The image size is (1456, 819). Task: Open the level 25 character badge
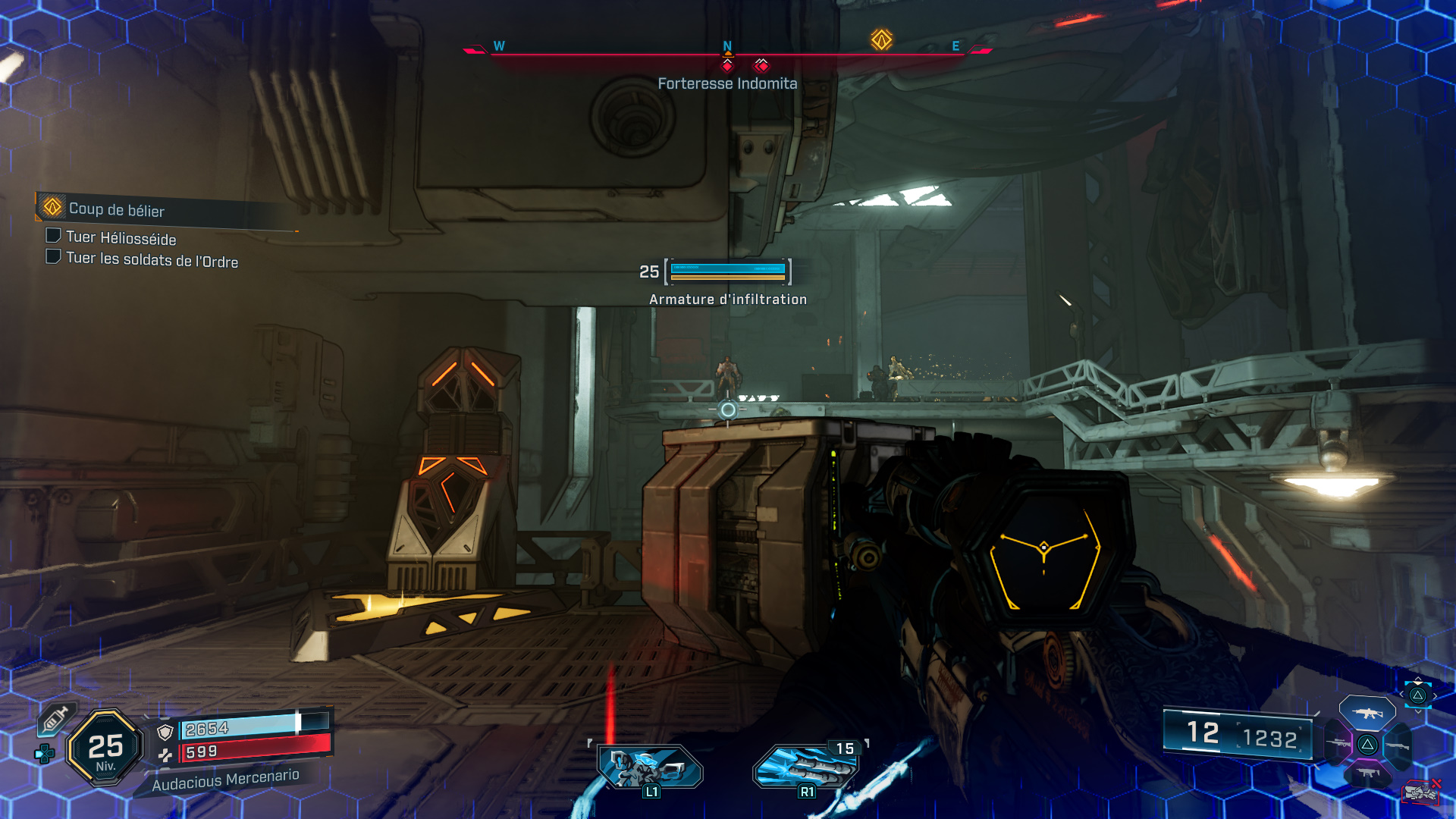[105, 748]
